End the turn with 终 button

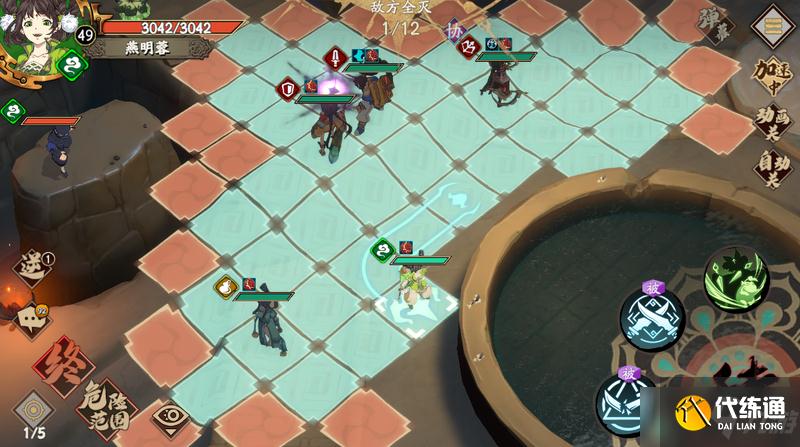(x=62, y=366)
